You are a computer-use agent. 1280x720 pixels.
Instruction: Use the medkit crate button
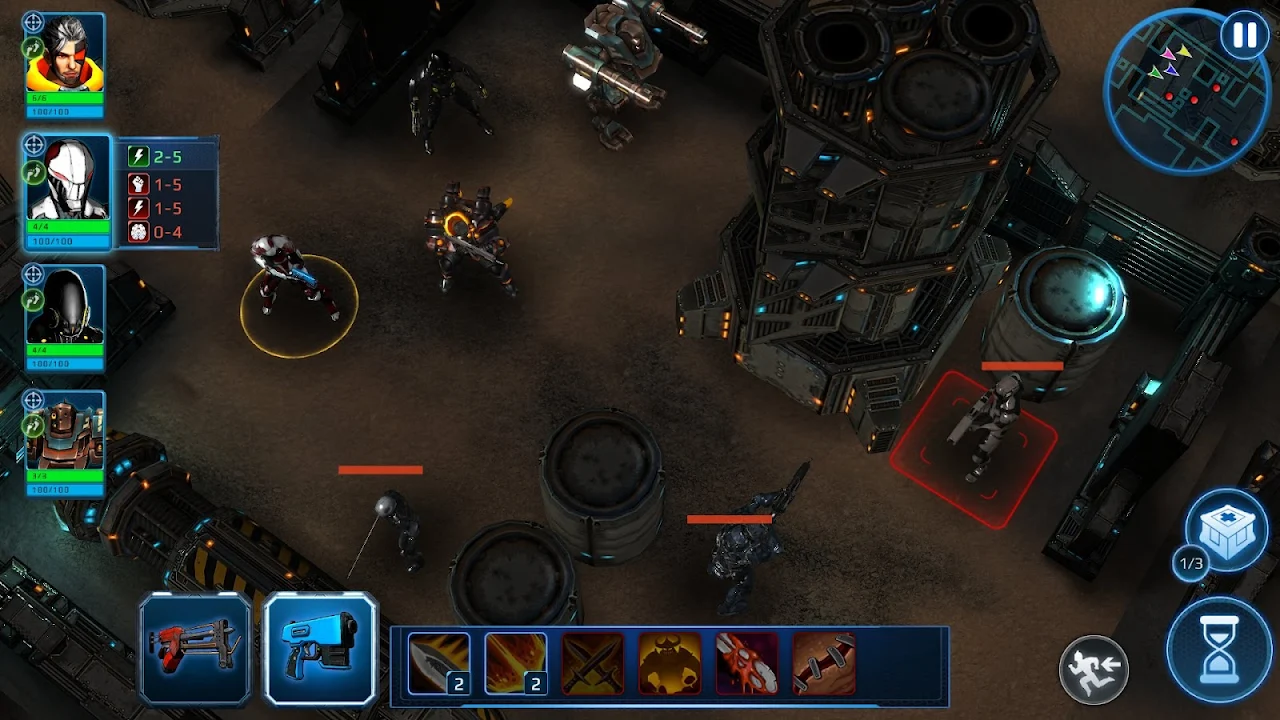tap(1226, 532)
